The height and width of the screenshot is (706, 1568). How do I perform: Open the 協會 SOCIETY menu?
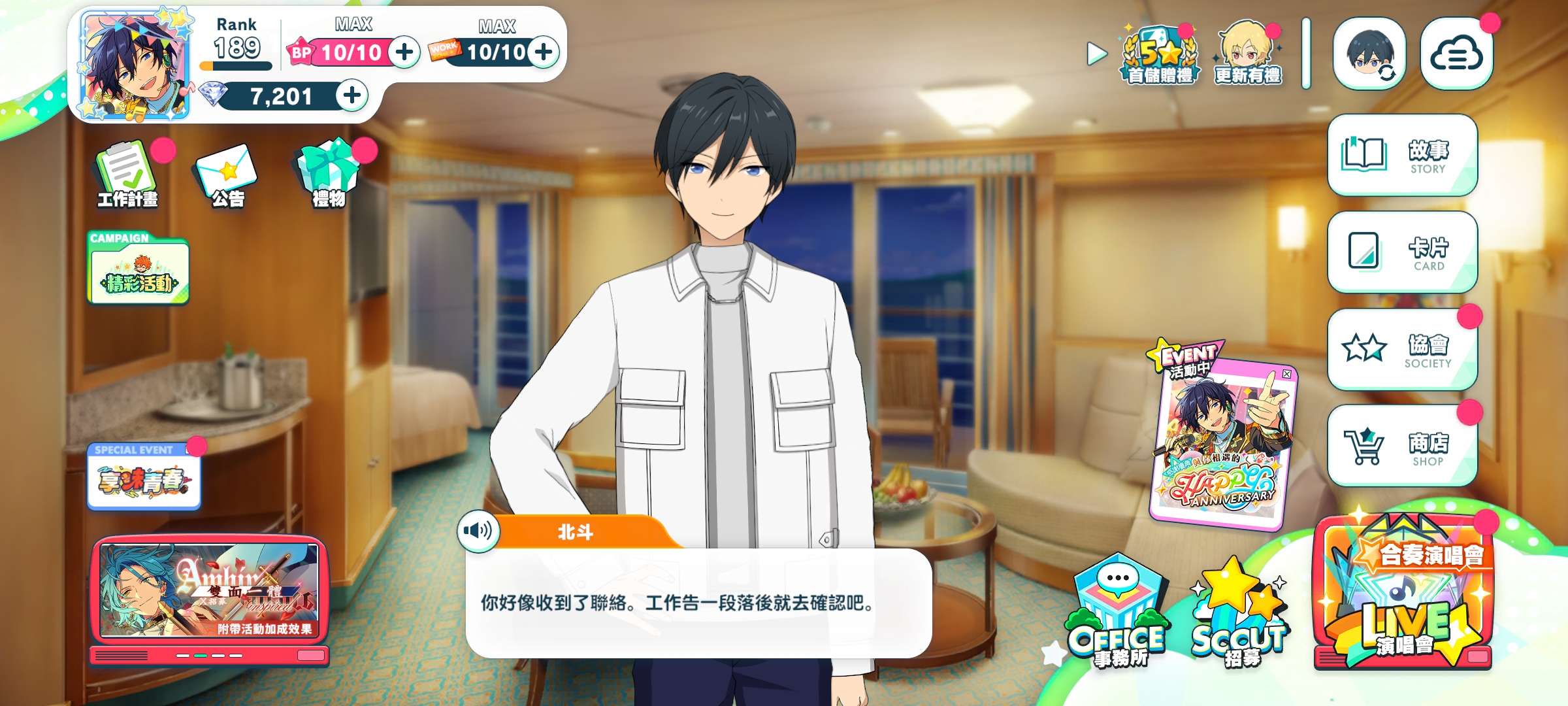click(1402, 350)
